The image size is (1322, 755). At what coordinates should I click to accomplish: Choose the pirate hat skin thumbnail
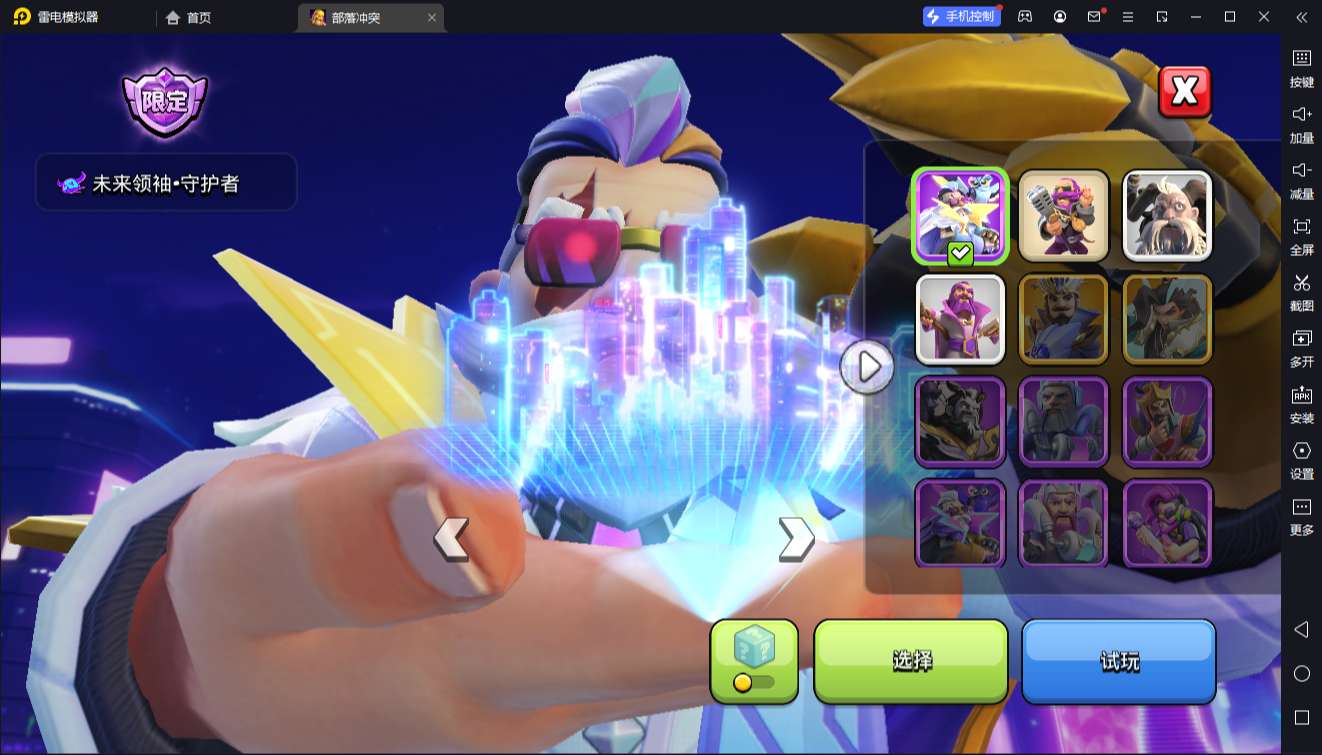1168,319
